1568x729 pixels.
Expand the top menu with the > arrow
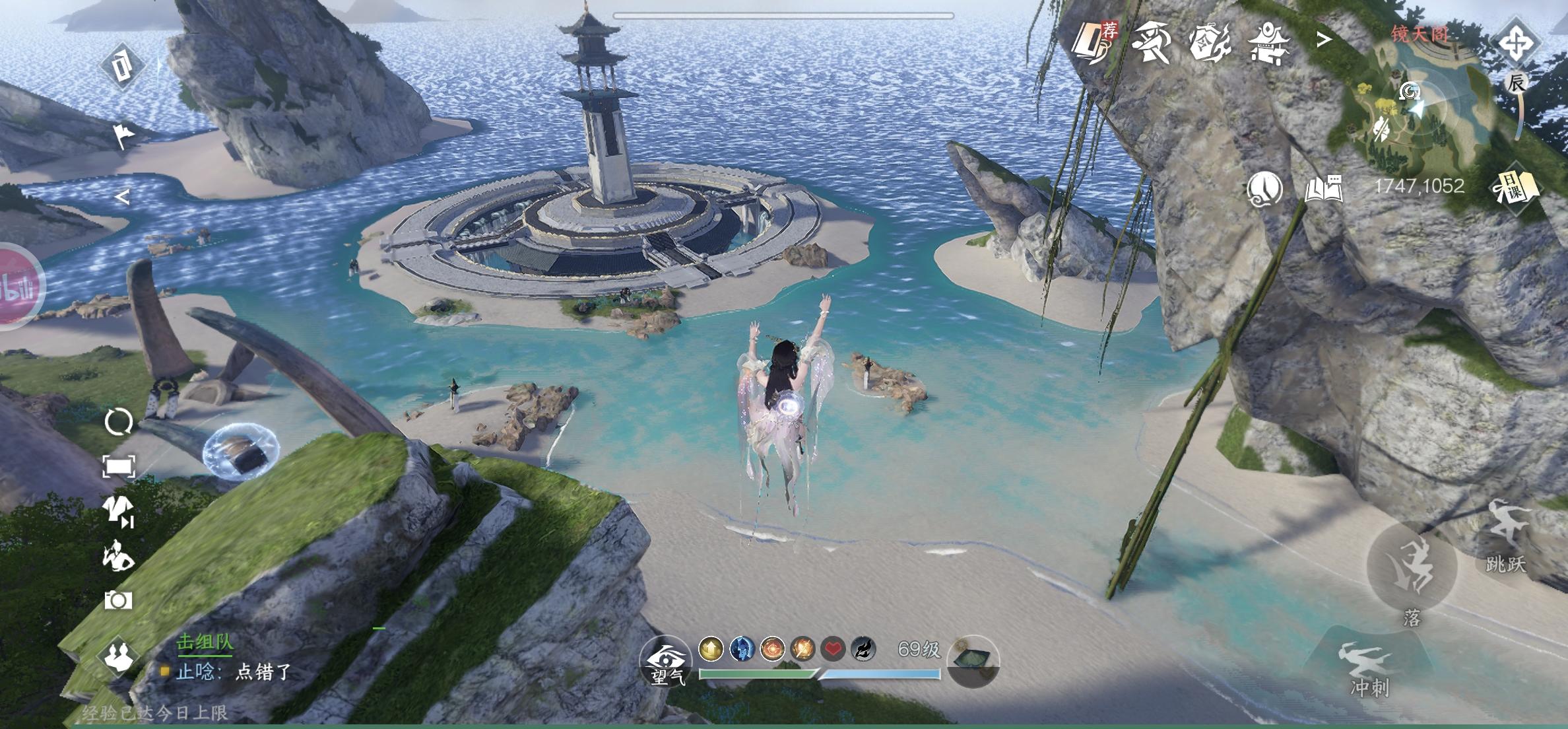coord(1324,40)
